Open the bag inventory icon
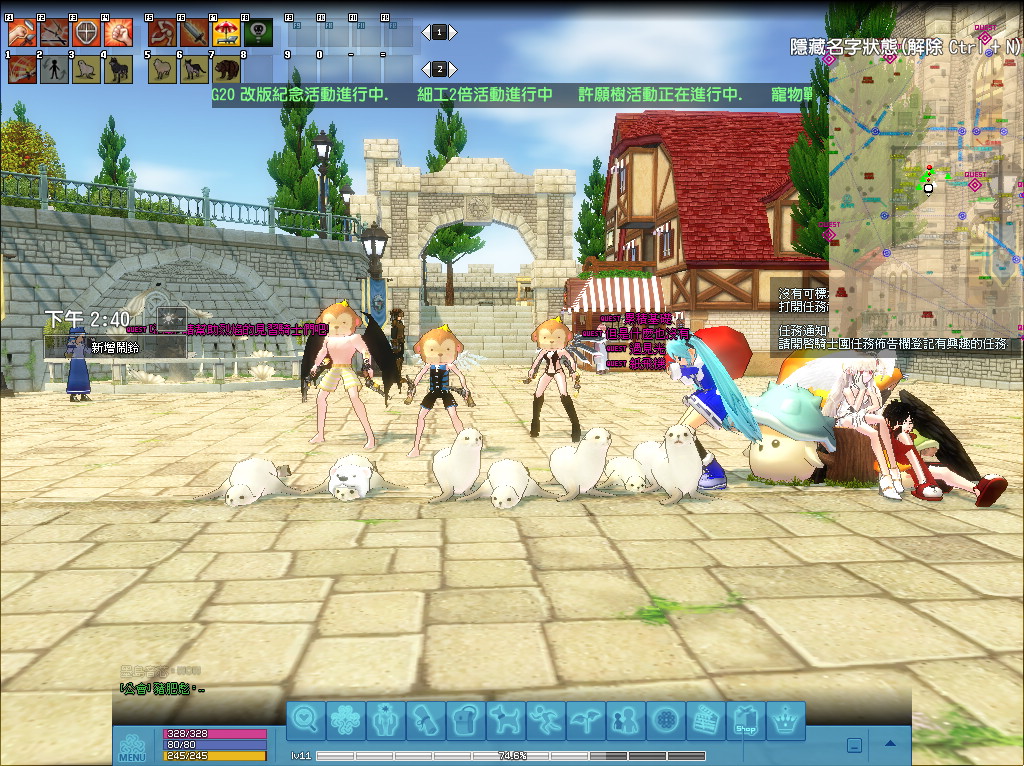This screenshot has height=766, width=1024. point(463,720)
